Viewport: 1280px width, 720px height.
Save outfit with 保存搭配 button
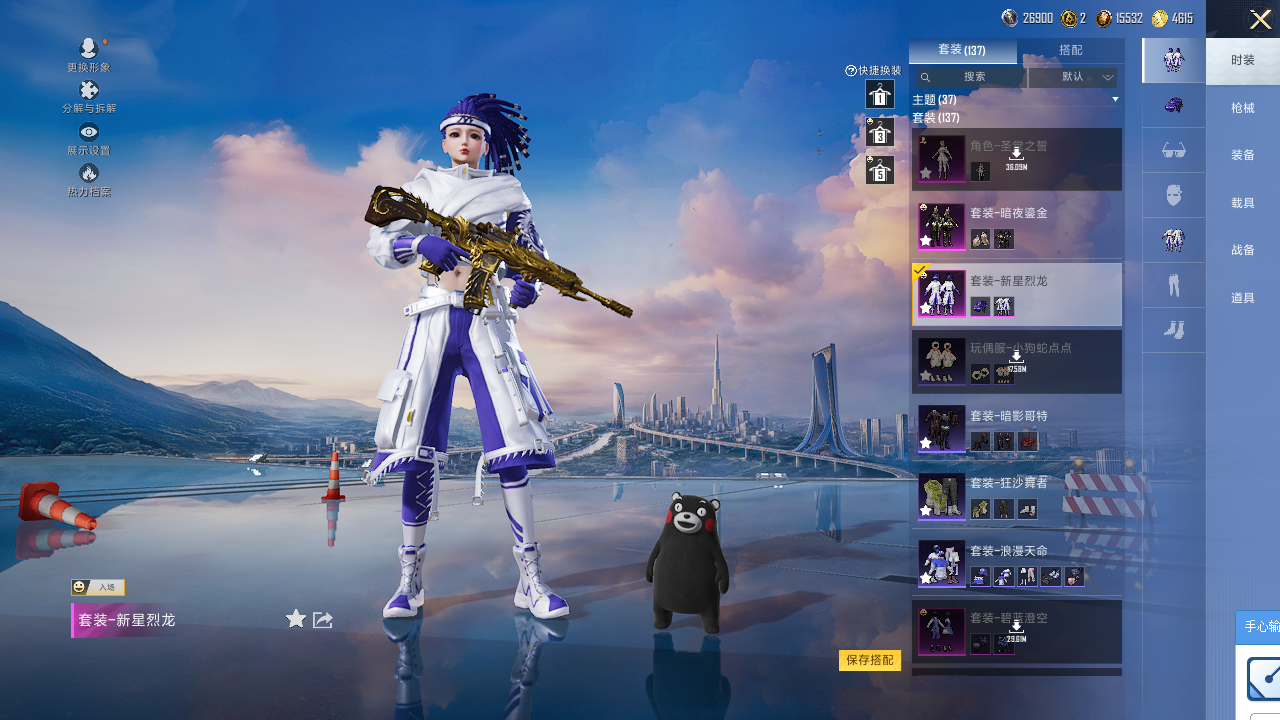point(869,660)
